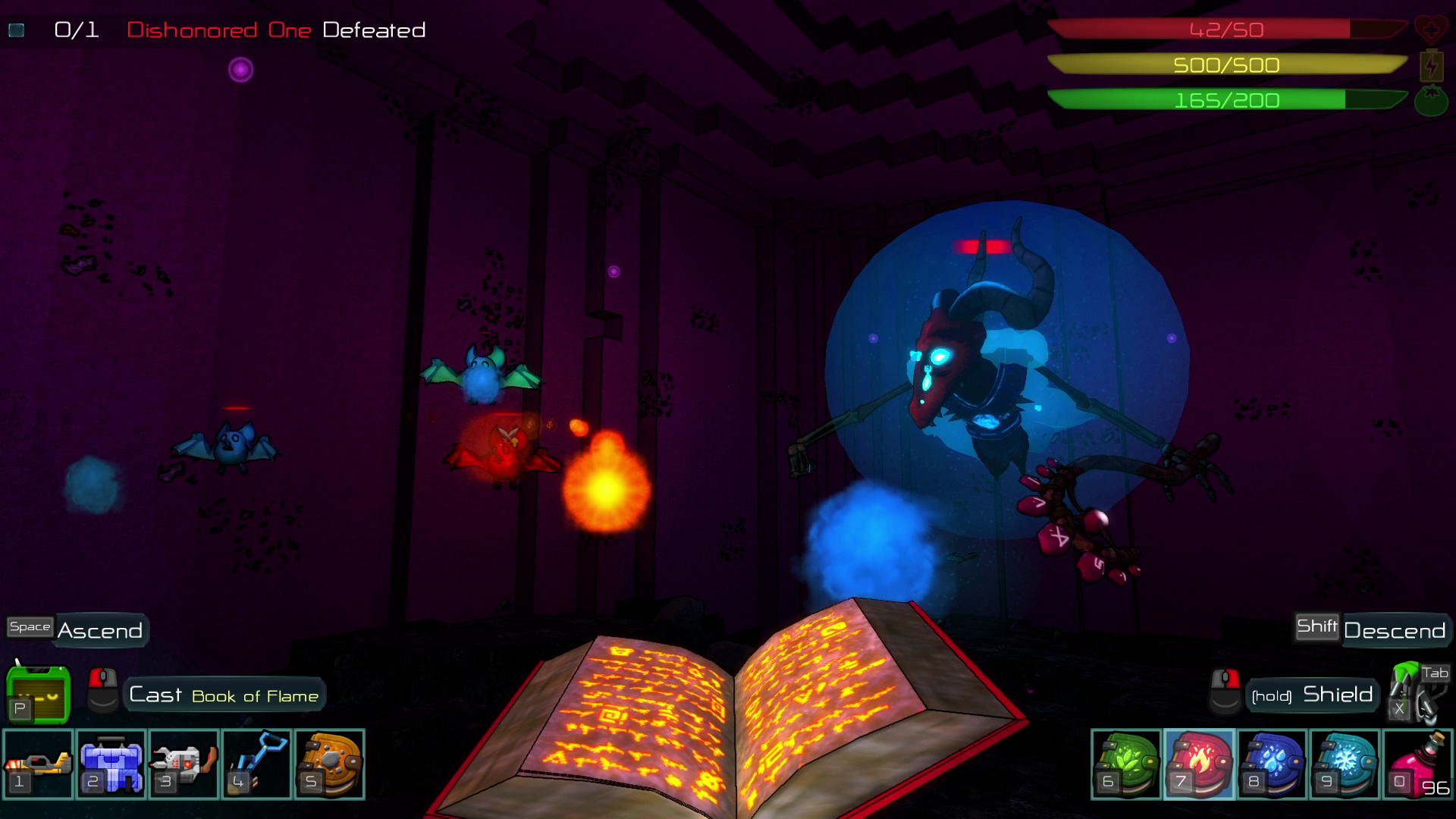Use the pink potion flask slot
Image resolution: width=1456 pixels, height=819 pixels.
point(1417,764)
